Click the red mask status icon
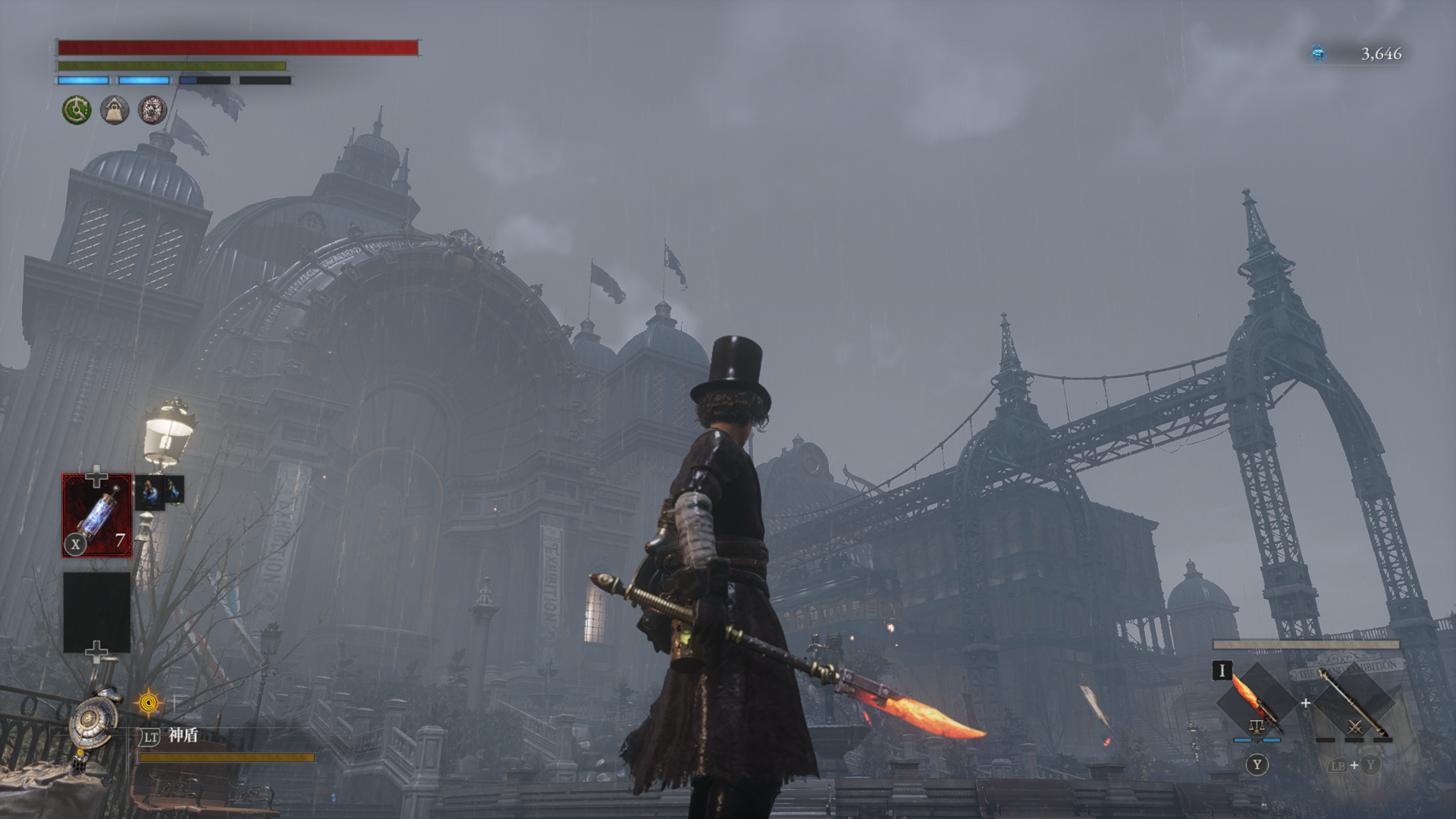This screenshot has height=819, width=1456. pyautogui.click(x=152, y=111)
